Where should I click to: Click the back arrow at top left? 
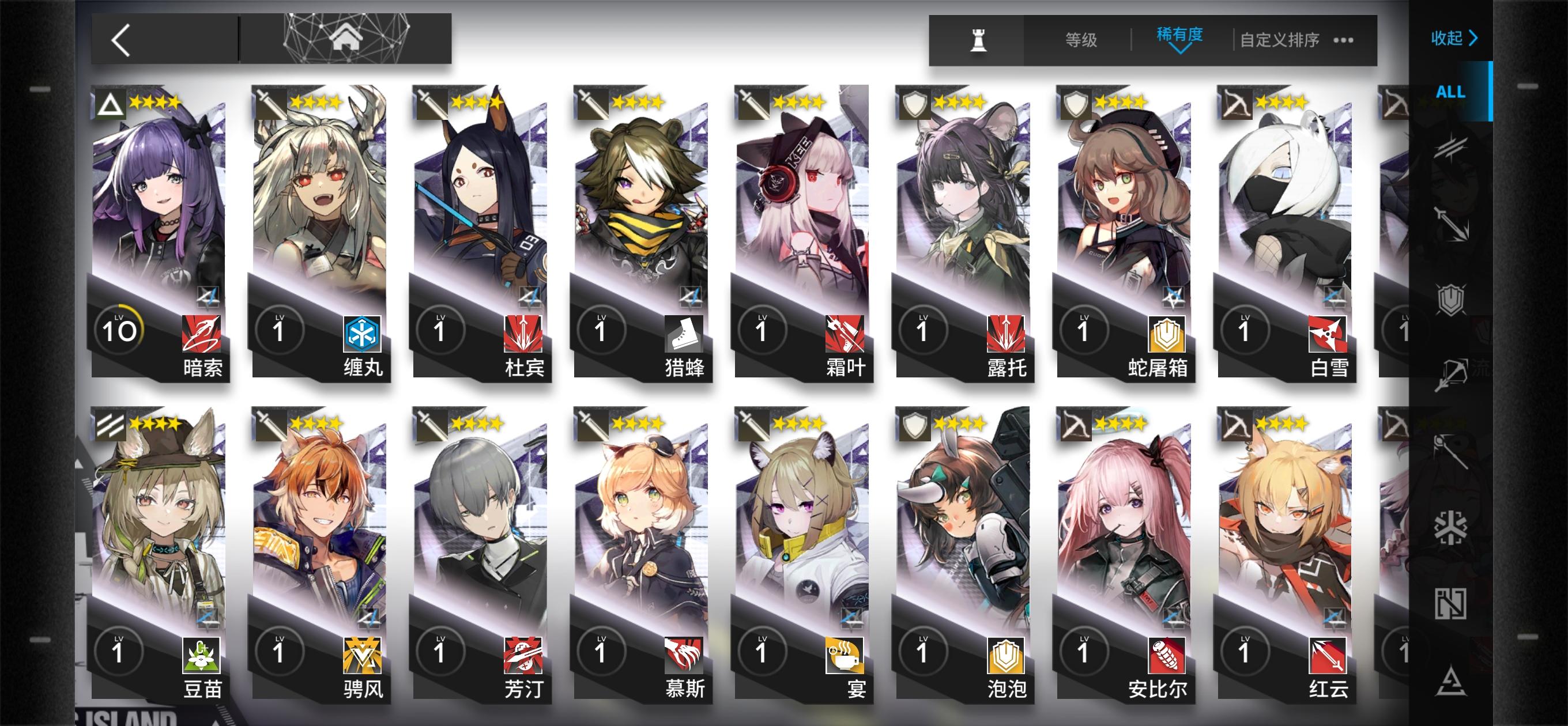119,39
